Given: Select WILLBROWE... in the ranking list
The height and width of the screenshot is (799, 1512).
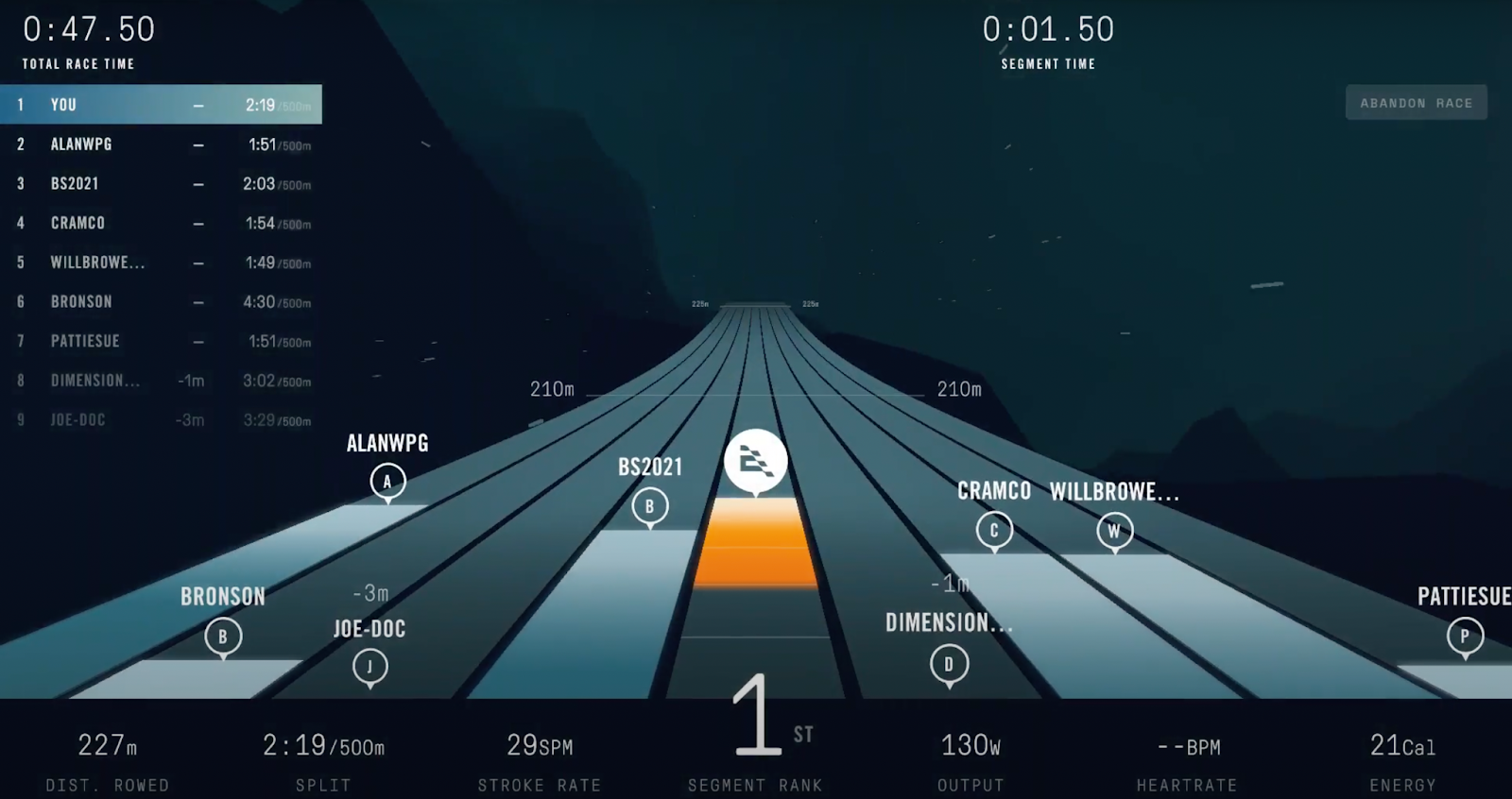Looking at the screenshot, I should tap(161, 263).
